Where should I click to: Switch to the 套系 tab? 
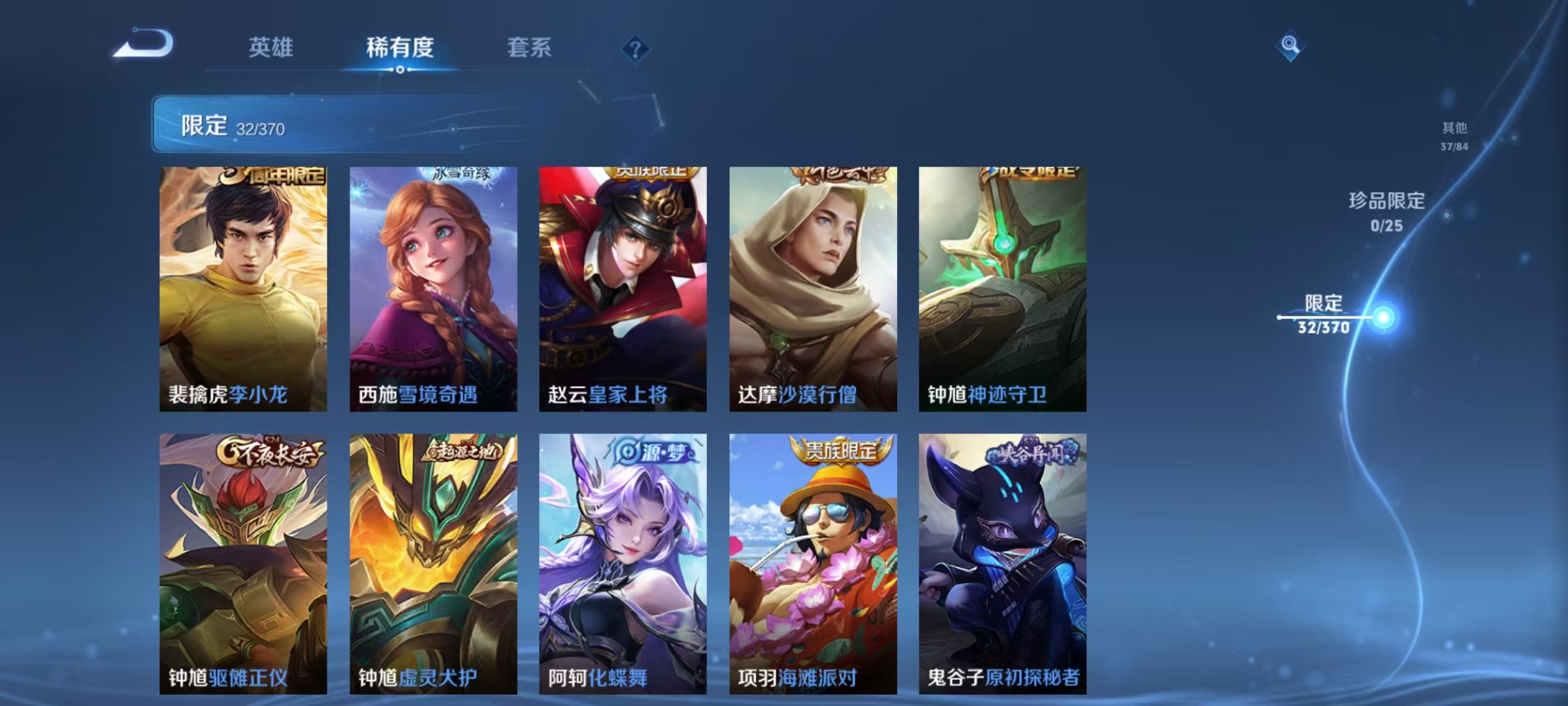coord(531,48)
